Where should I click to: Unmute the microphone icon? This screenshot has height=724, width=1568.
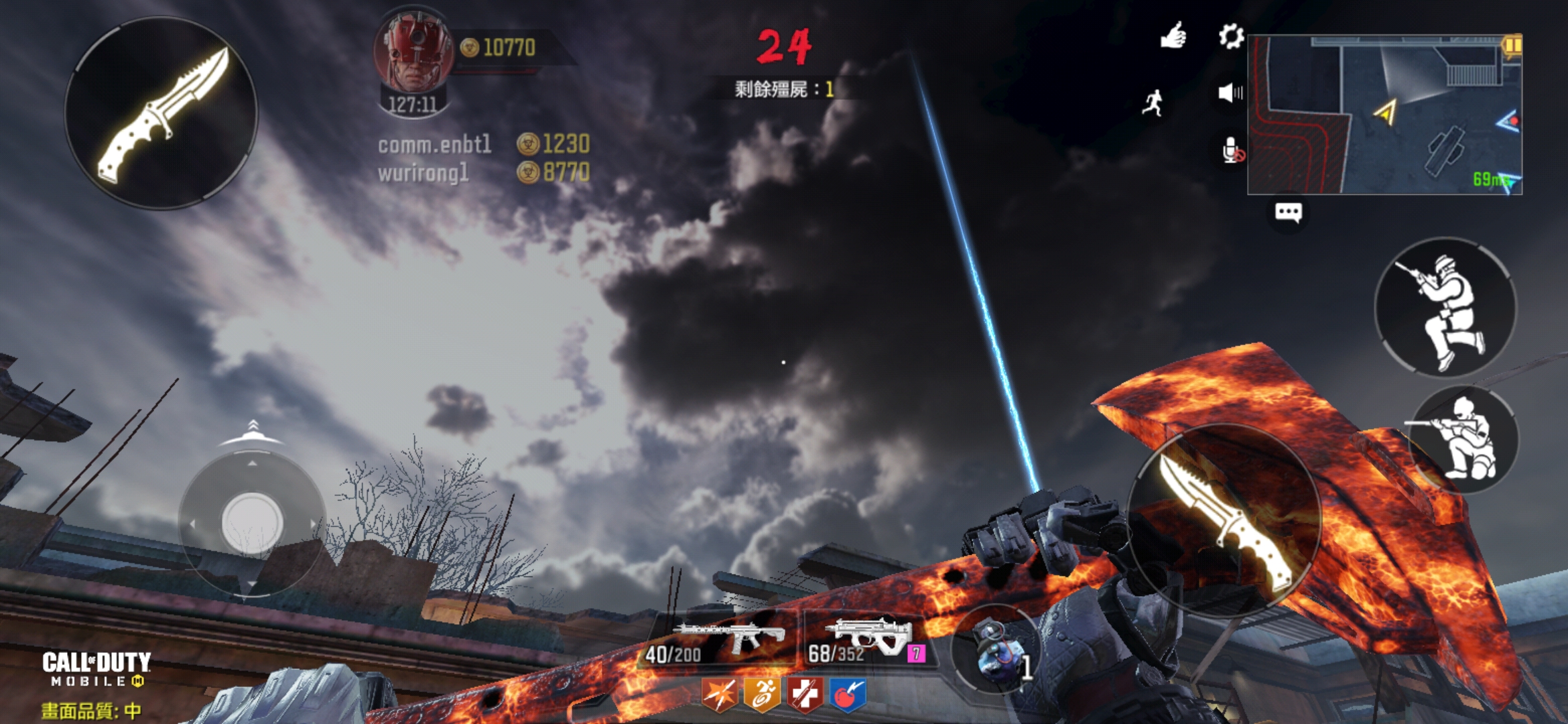point(1232,151)
